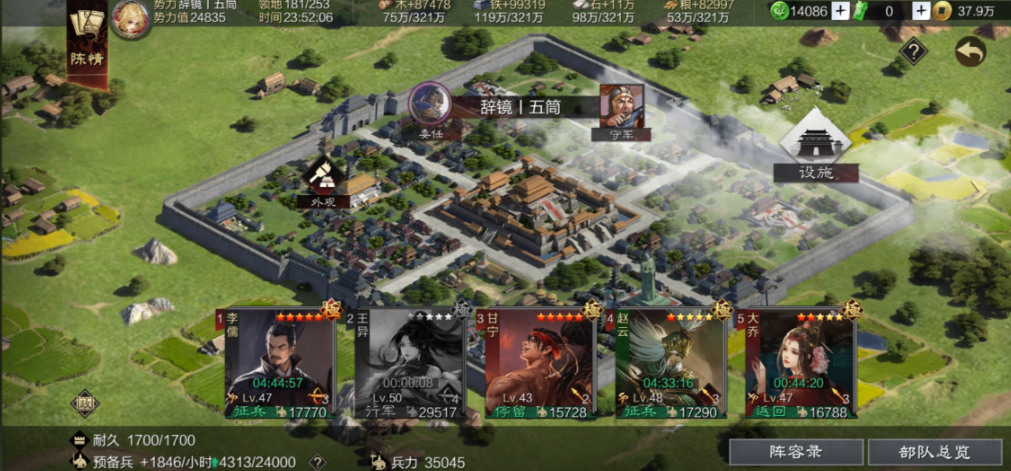Show reserve troops help tooltip
Screen dimensions: 1011x471
[x=317, y=461]
